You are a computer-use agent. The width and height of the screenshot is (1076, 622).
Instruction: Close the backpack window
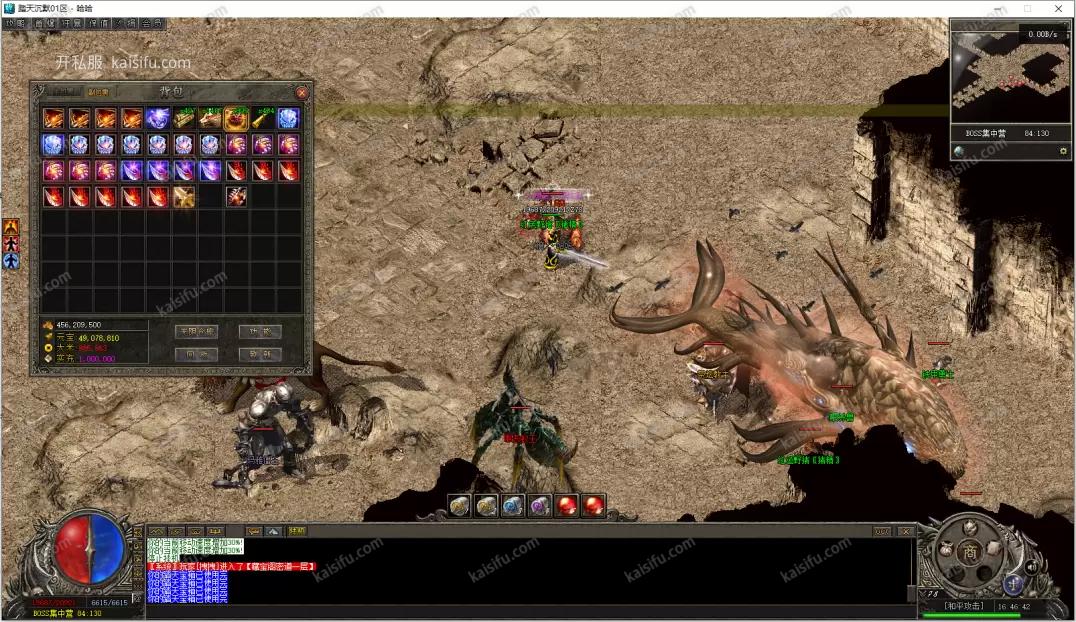pos(301,92)
